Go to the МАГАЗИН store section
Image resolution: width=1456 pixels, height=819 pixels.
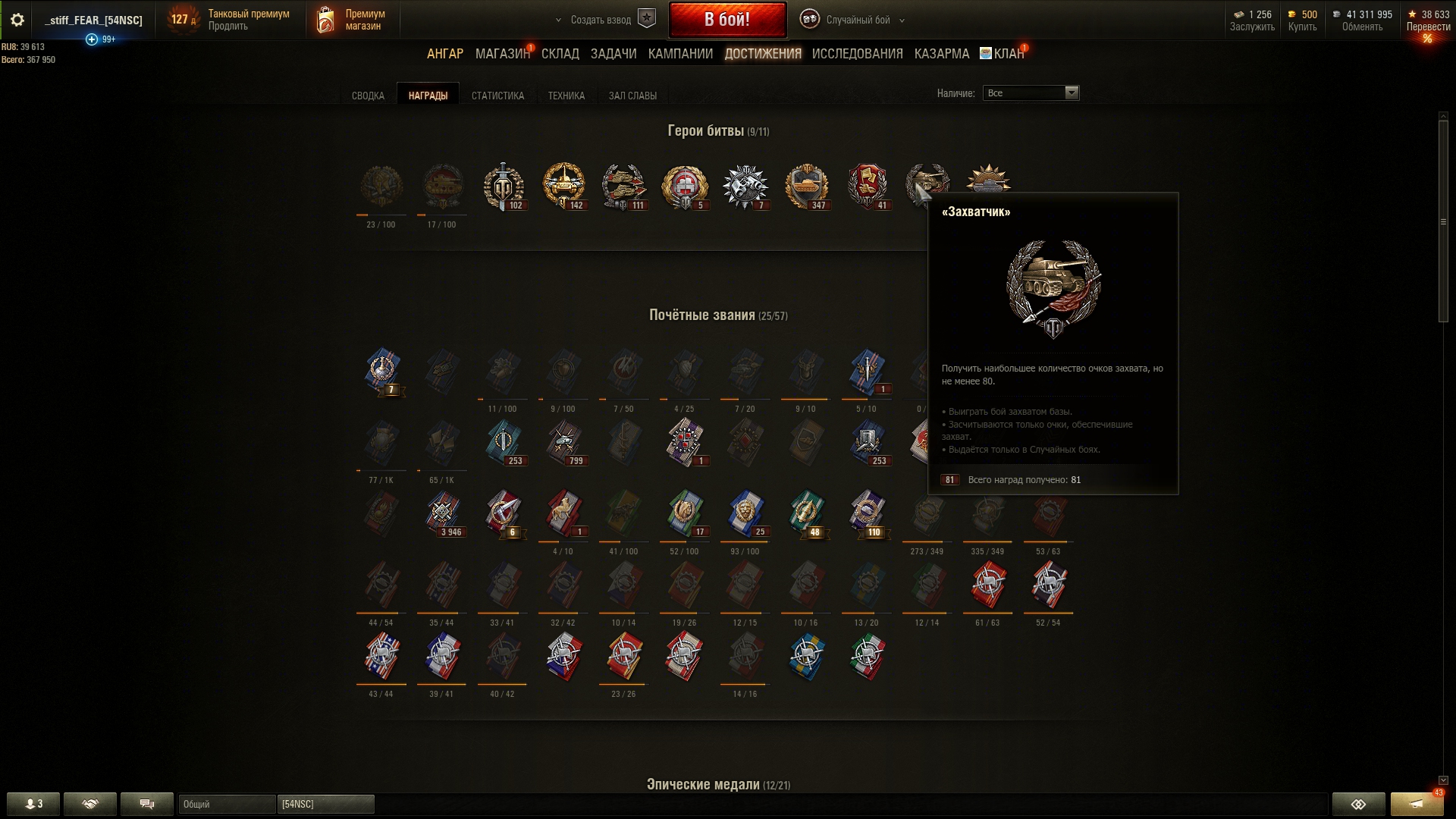point(501,54)
